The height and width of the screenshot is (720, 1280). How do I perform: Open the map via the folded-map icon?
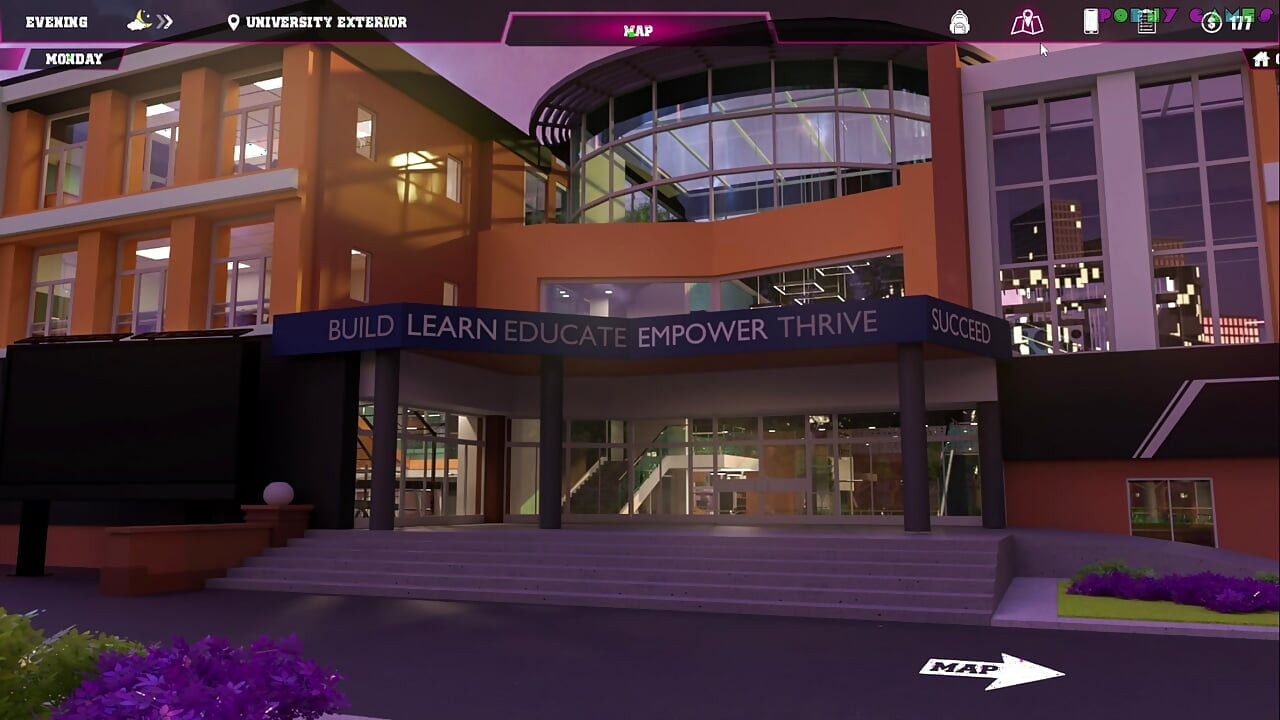pos(1026,22)
